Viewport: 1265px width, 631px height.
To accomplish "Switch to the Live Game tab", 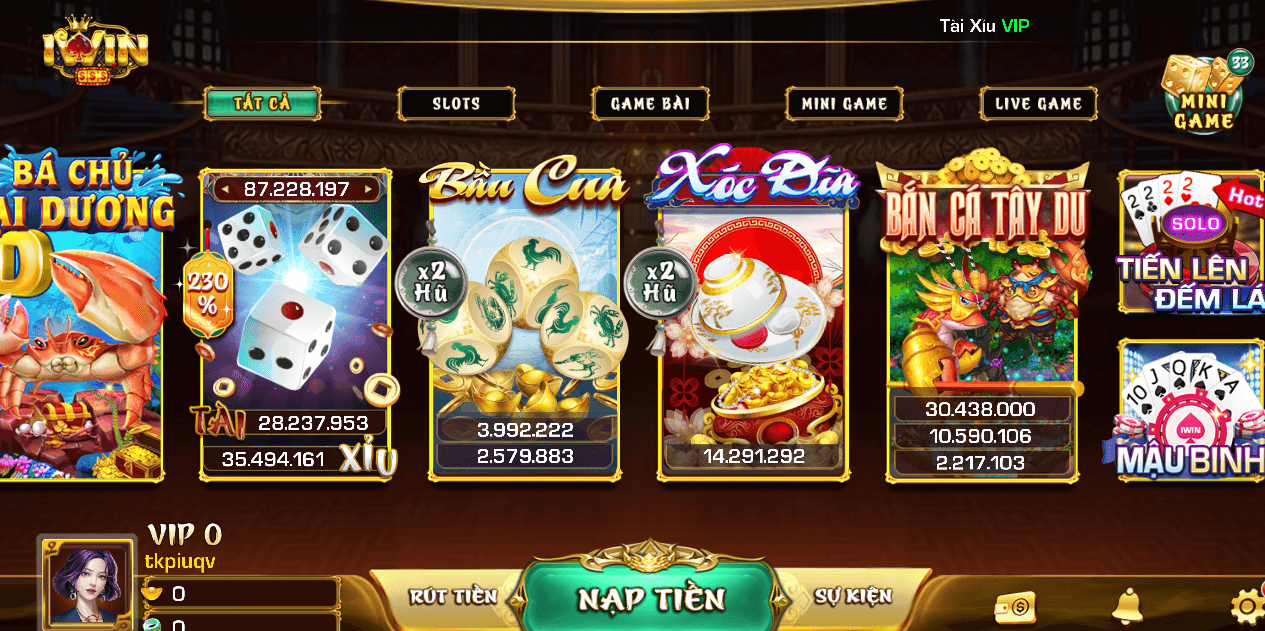I will tap(1038, 103).
